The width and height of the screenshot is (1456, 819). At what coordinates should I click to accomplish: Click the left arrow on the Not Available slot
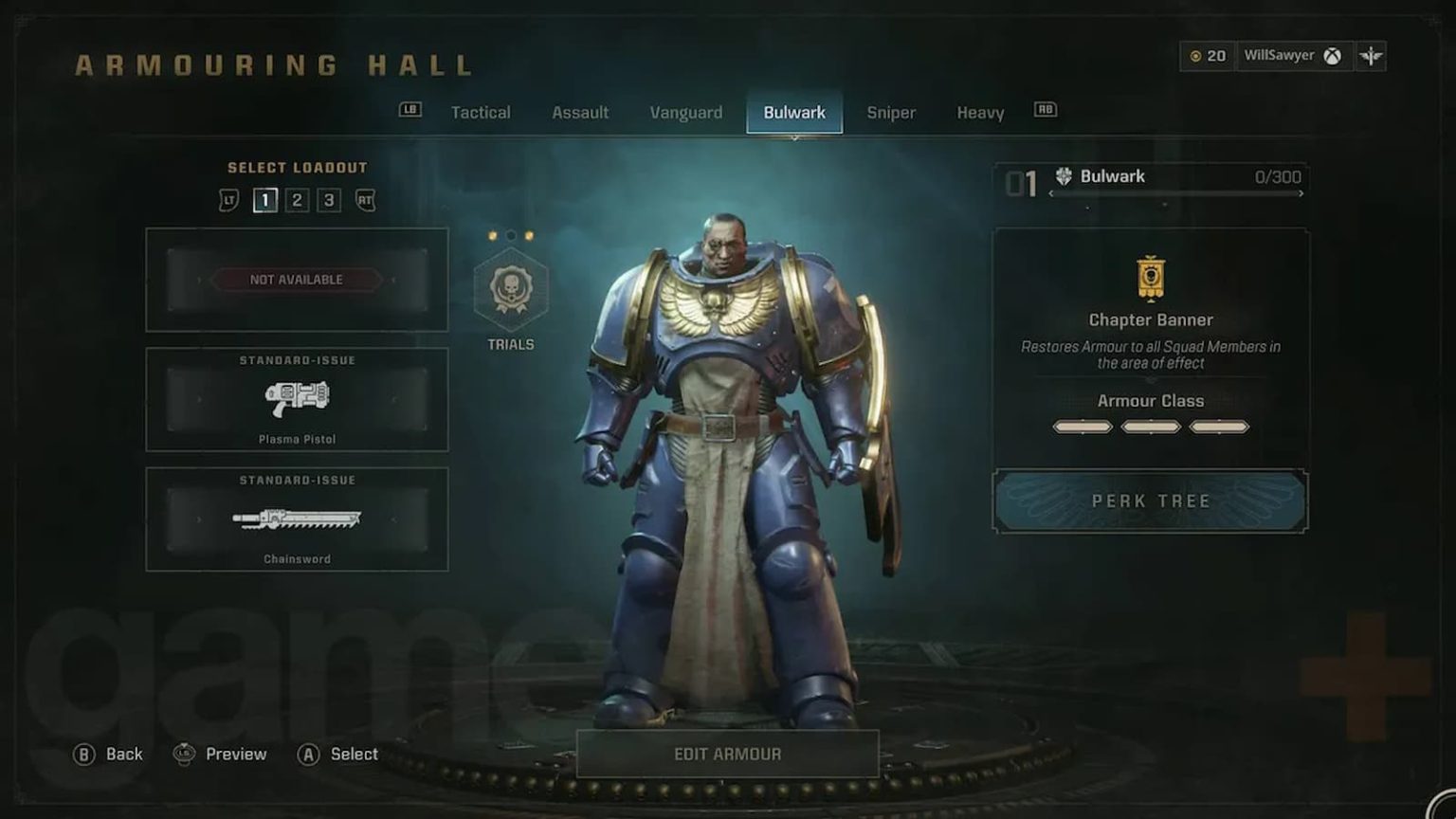point(202,280)
